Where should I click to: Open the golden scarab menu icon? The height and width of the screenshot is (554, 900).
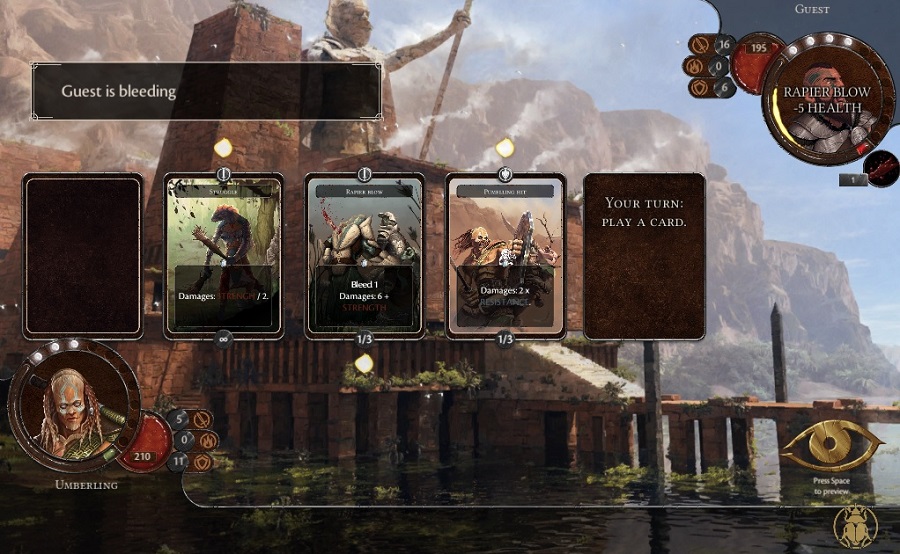click(x=855, y=526)
